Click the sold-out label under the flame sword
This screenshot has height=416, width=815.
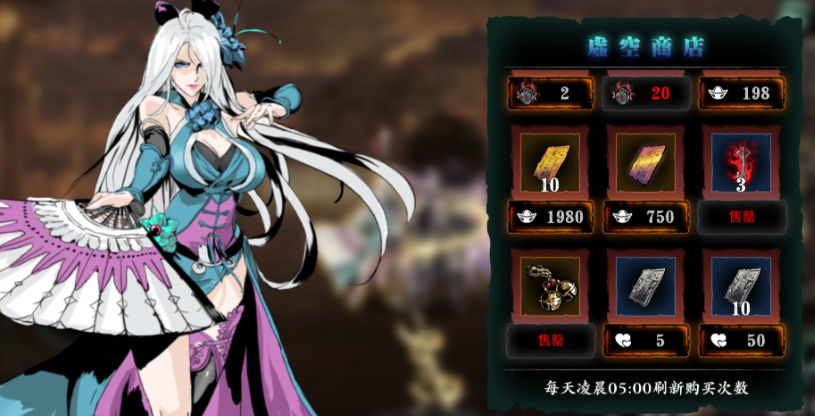click(x=741, y=216)
